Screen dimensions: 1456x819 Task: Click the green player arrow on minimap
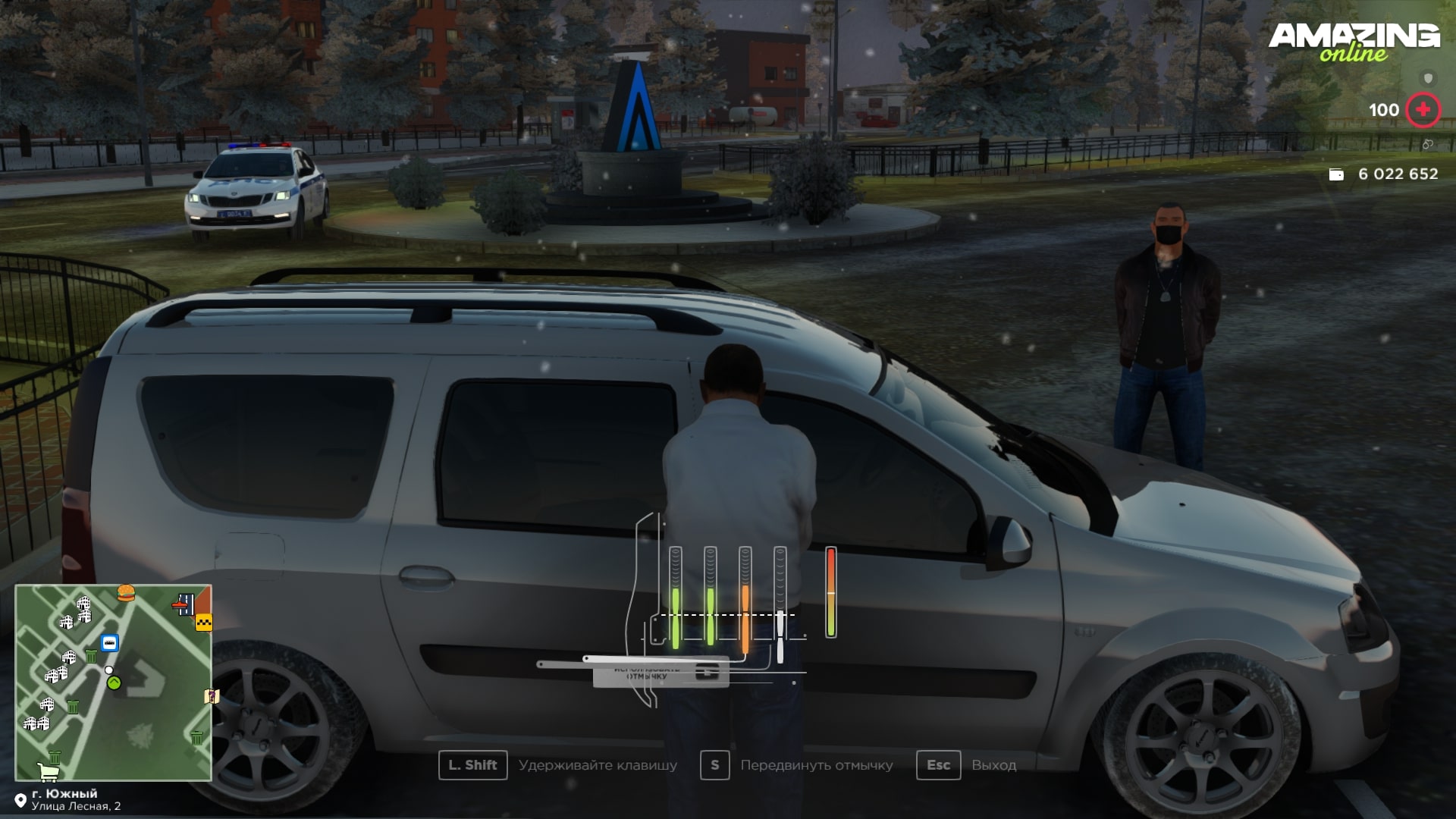[114, 682]
